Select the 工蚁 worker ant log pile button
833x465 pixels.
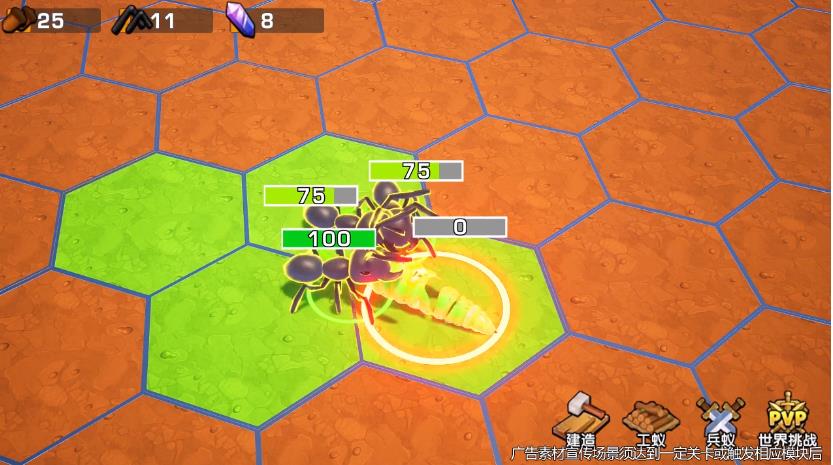(650, 417)
